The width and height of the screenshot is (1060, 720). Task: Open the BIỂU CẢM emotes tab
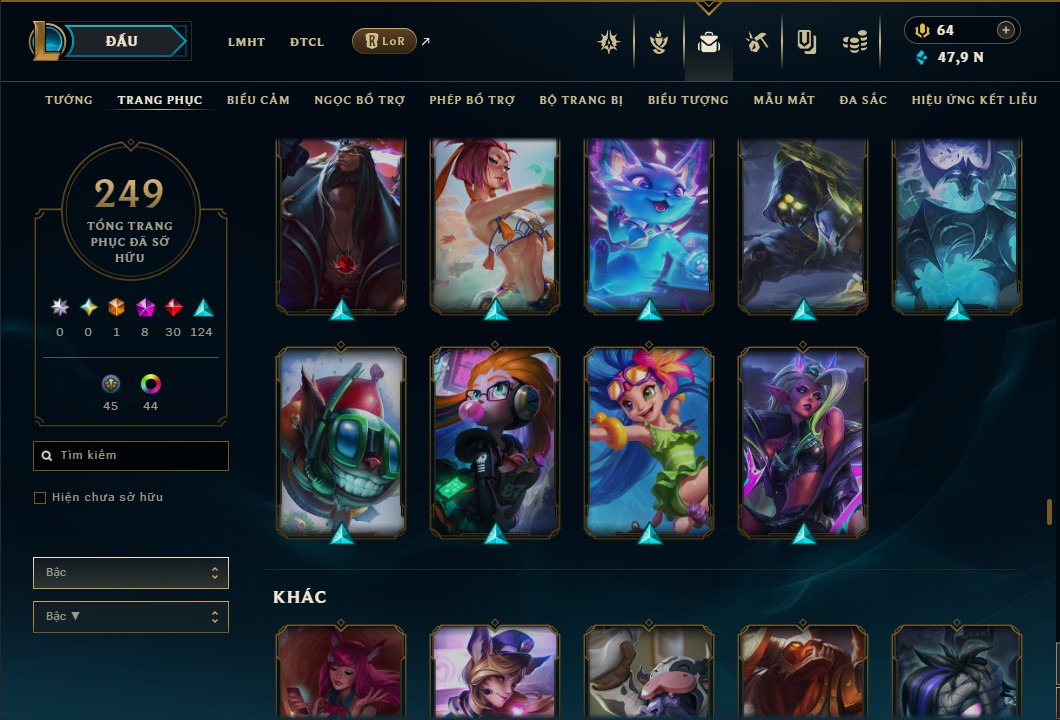click(x=258, y=100)
